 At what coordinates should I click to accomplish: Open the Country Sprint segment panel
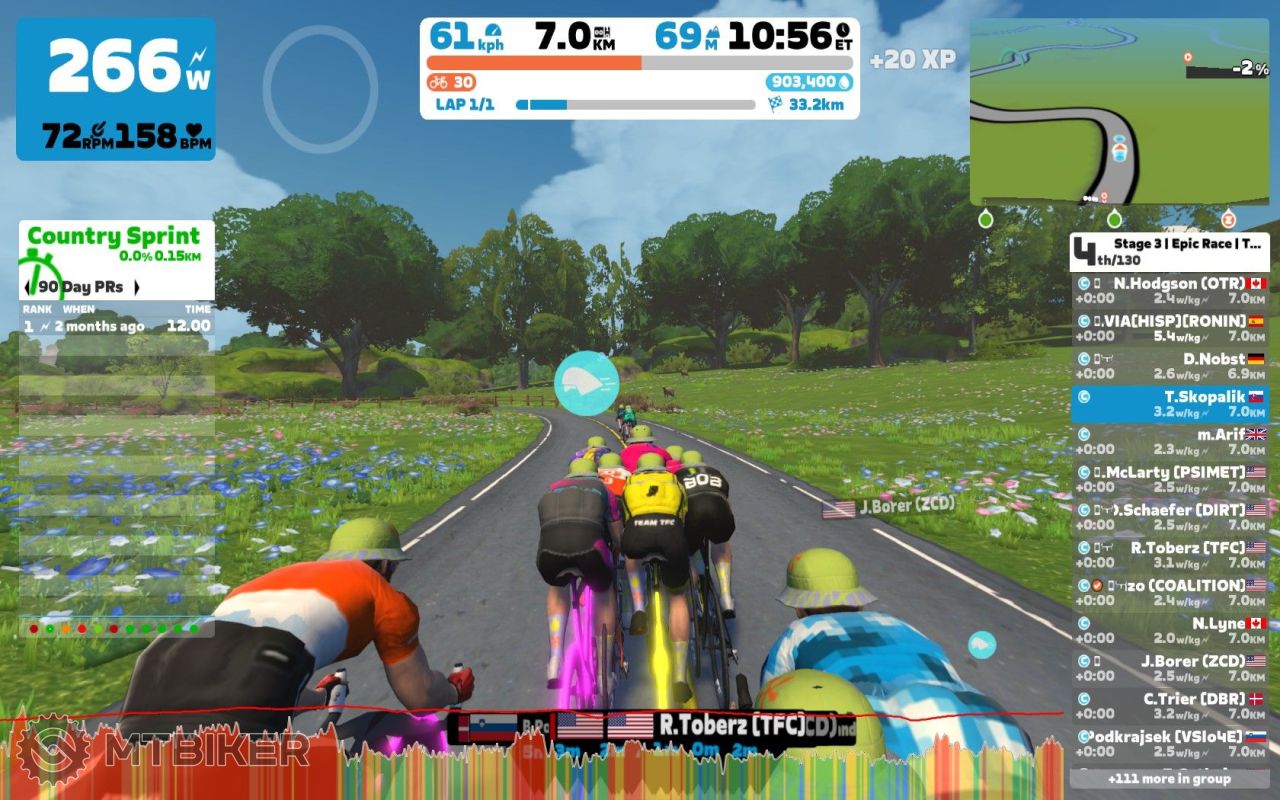115,245
